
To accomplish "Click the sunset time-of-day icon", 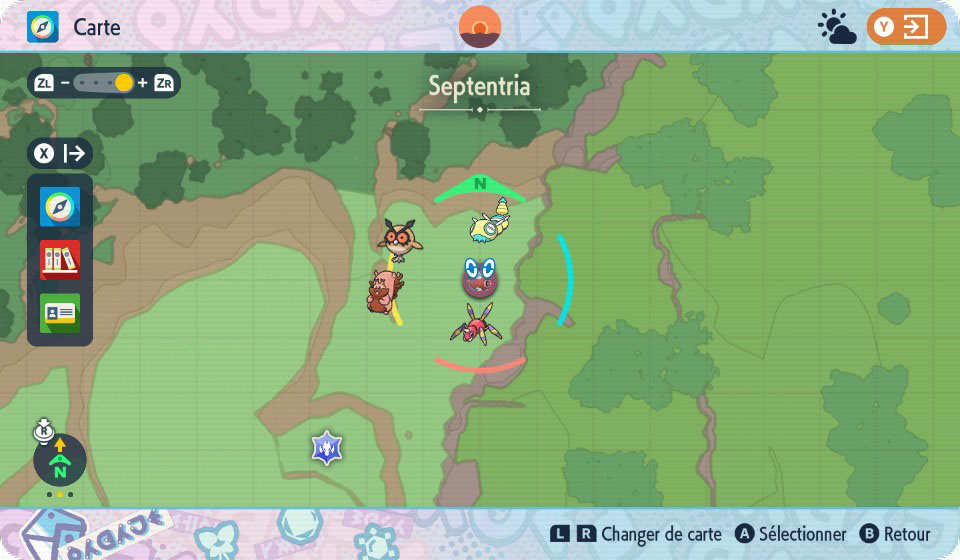I will 480,27.
